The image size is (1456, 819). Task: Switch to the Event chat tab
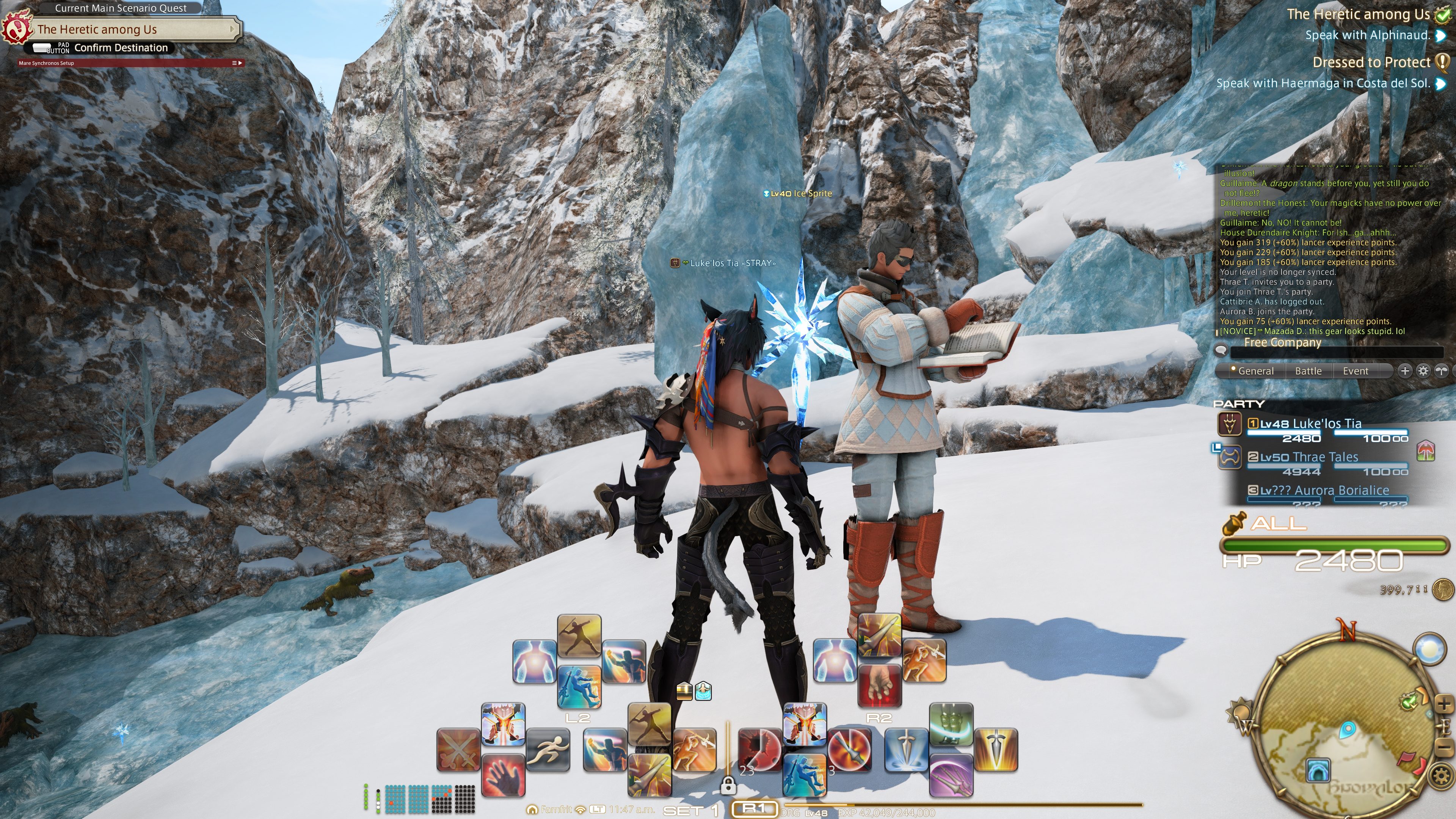click(1355, 371)
